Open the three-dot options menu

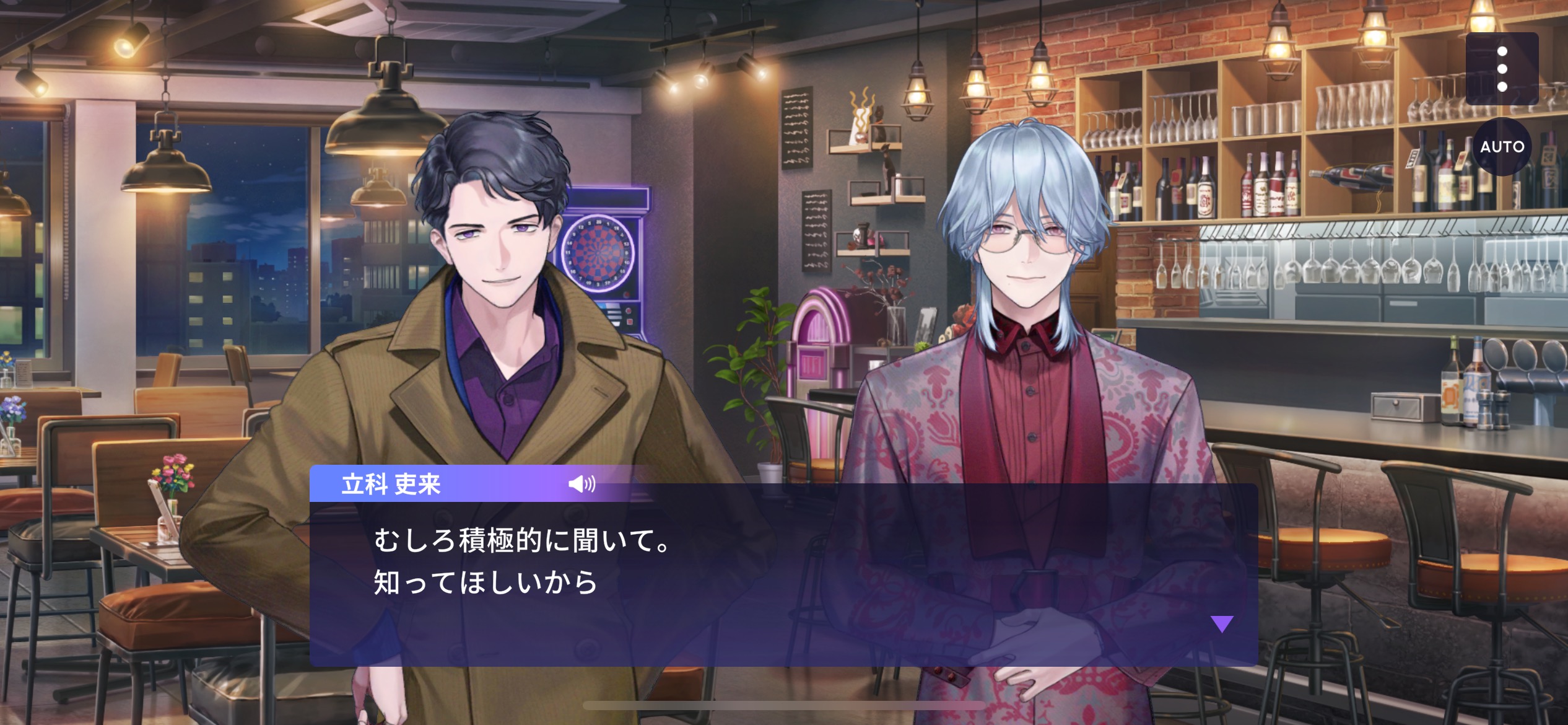click(1502, 69)
